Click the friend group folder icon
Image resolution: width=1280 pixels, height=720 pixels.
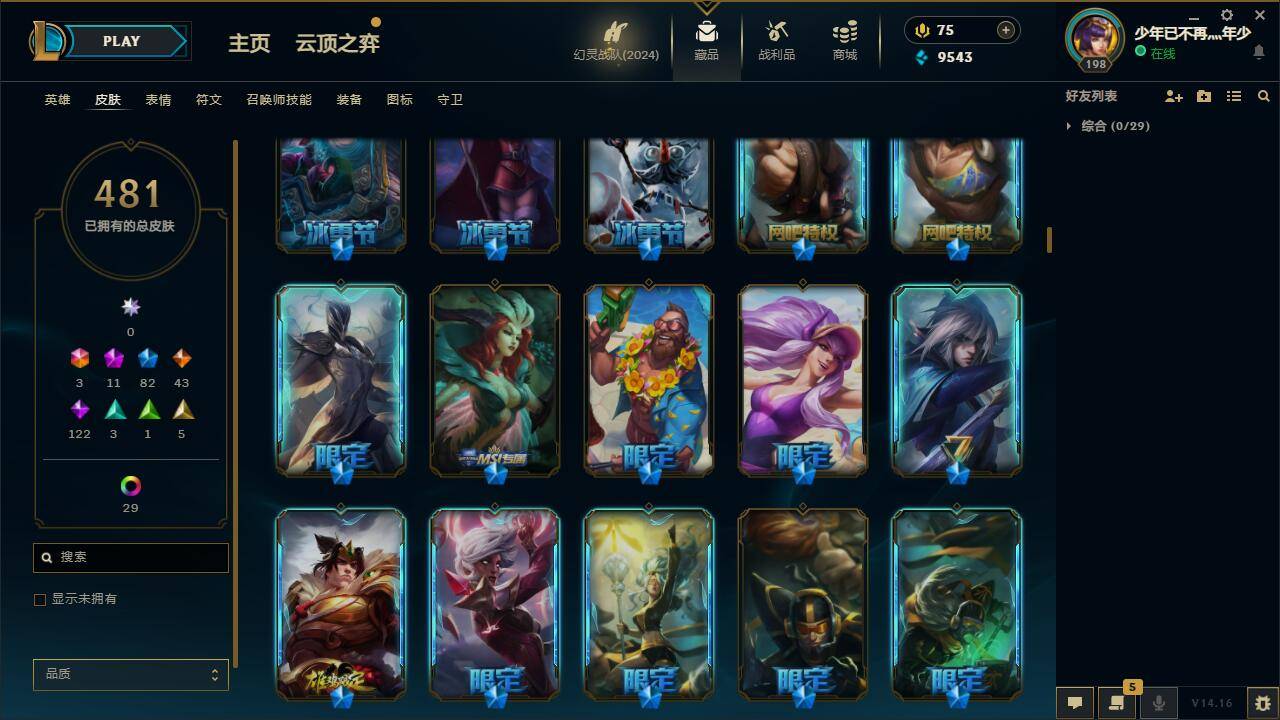(x=1204, y=96)
